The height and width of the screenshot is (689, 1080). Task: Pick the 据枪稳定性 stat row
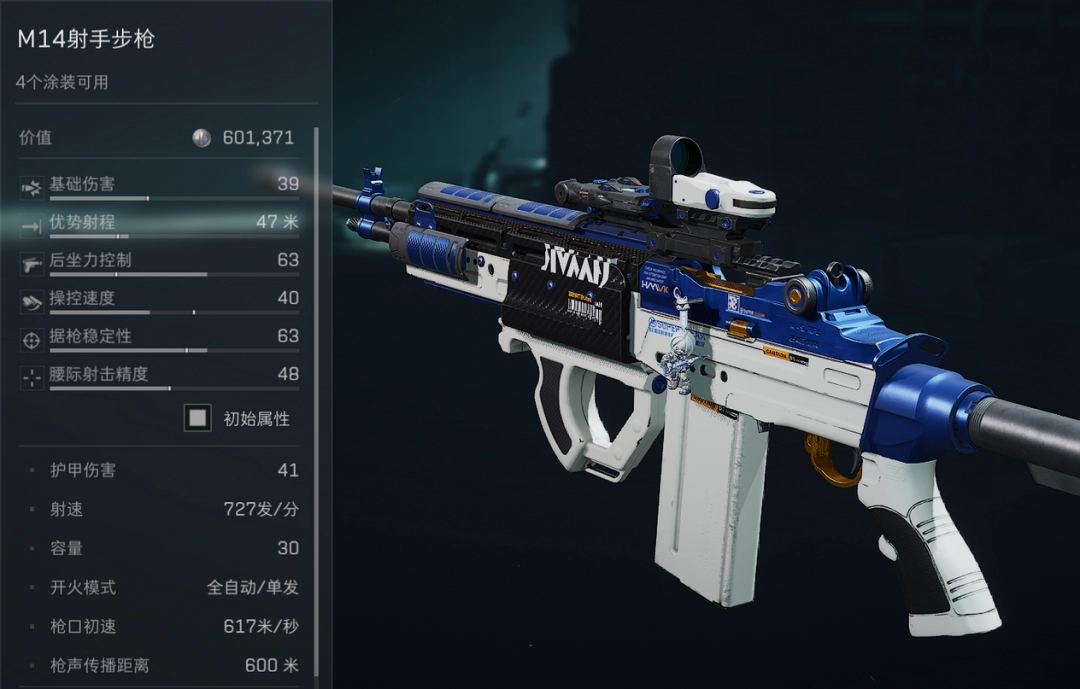tap(160, 337)
